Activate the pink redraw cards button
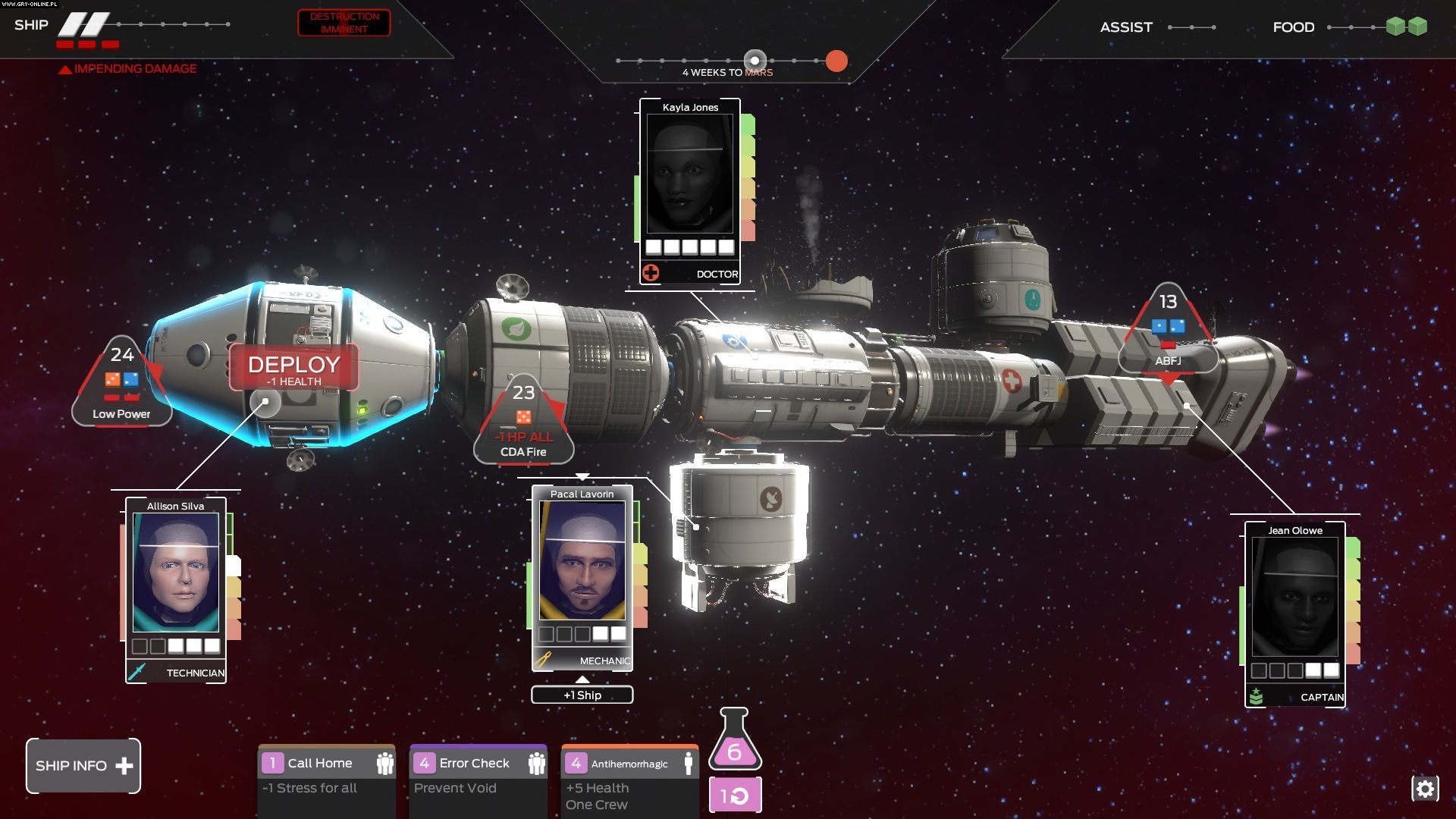 pyautogui.click(x=735, y=795)
